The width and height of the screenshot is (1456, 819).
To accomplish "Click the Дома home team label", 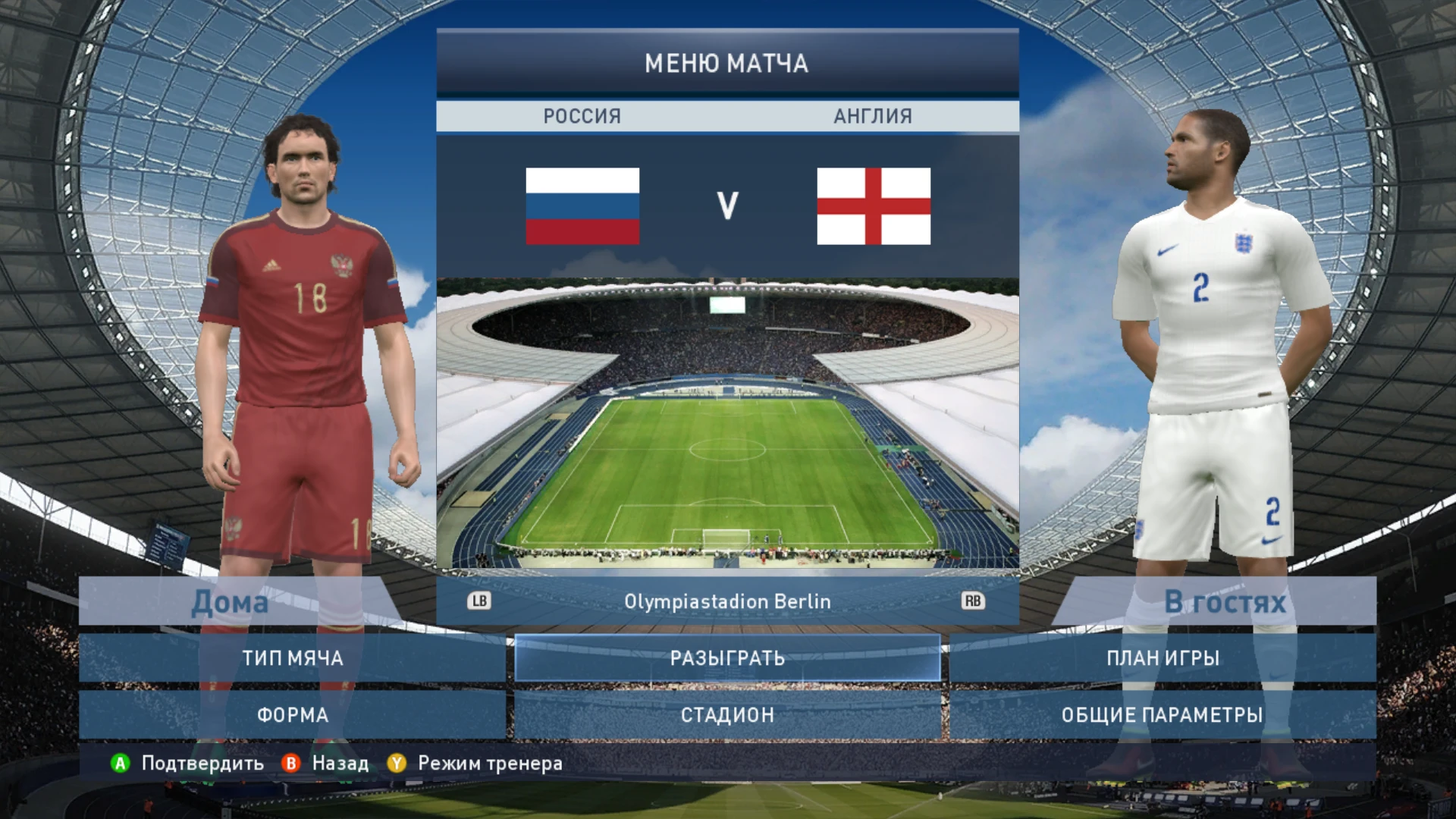I will pyautogui.click(x=230, y=602).
